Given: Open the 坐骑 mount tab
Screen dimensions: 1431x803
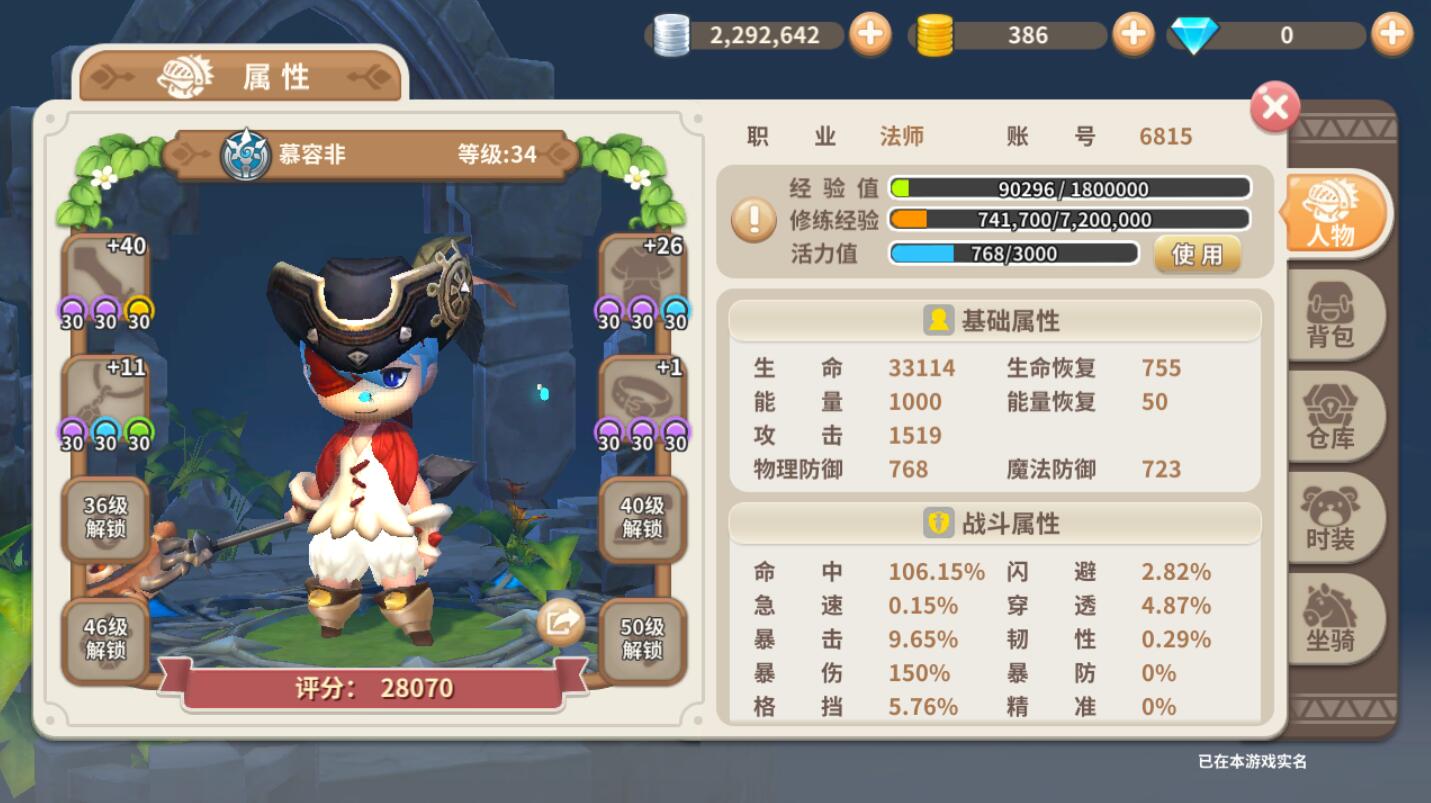Looking at the screenshot, I should click(1331, 619).
